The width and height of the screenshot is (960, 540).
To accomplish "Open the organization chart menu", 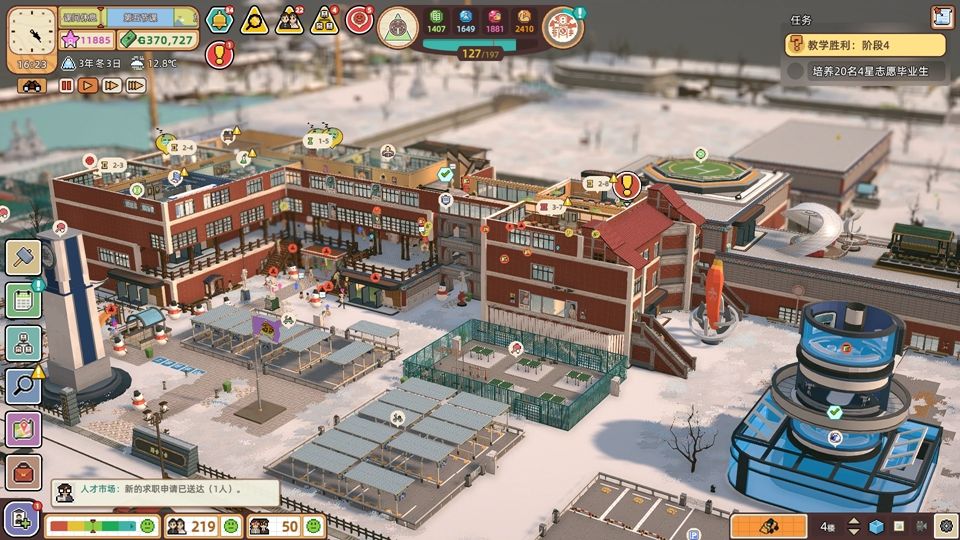I will pos(23,343).
